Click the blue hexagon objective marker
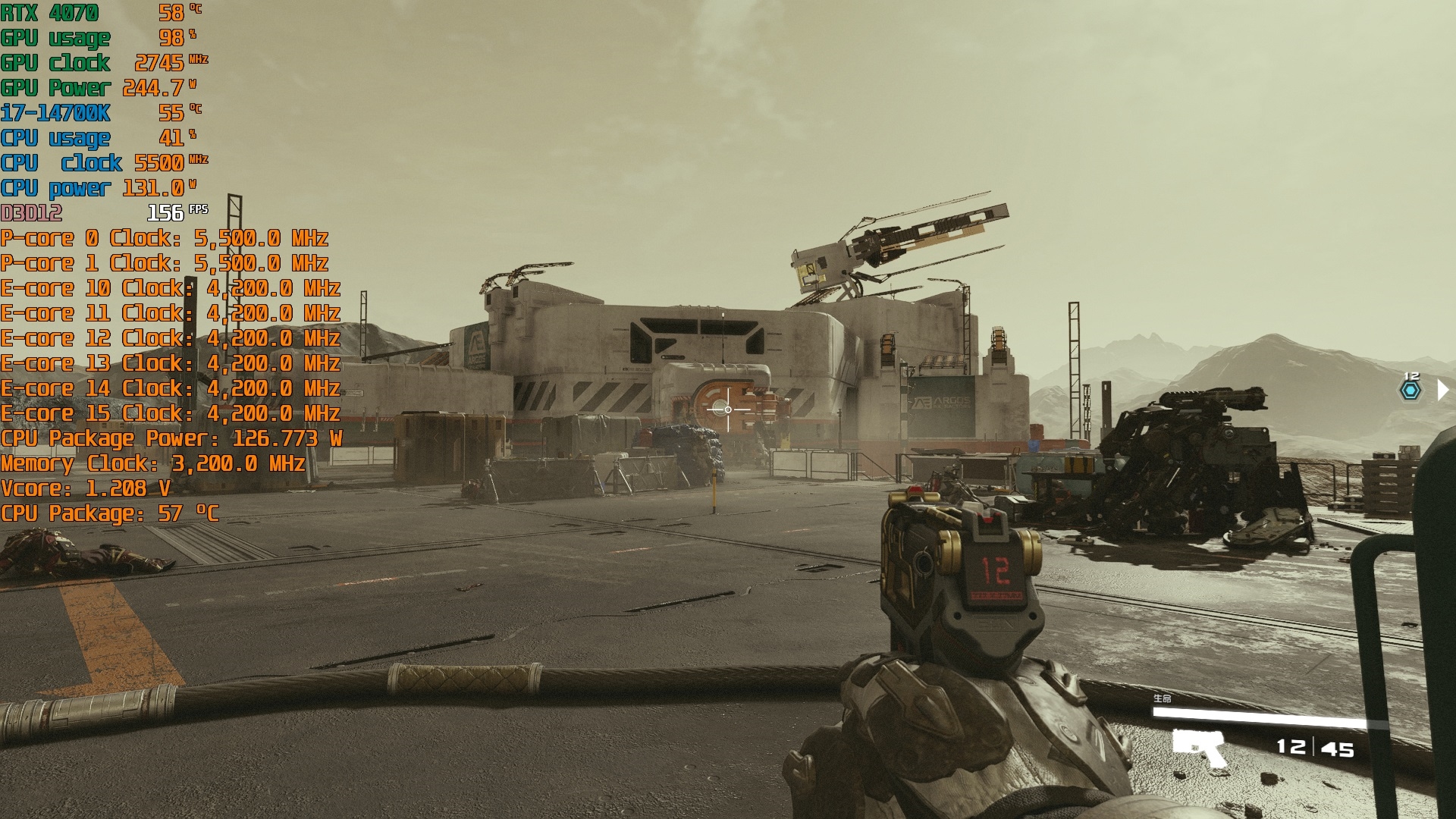This screenshot has height=819, width=1456. pyautogui.click(x=1410, y=391)
